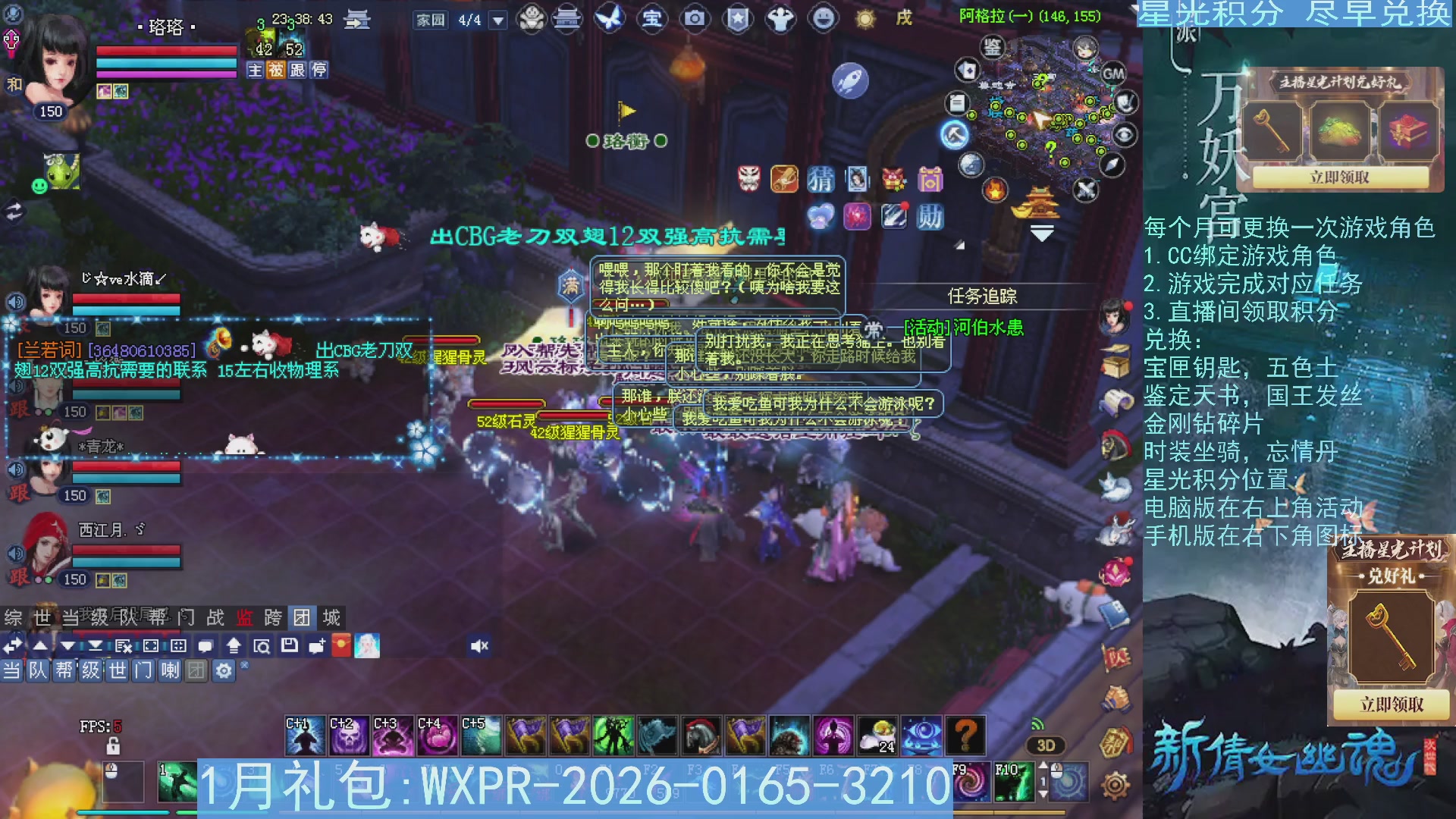Mute game sound with speaker icon
This screenshot has height=819, width=1456.
point(479,646)
